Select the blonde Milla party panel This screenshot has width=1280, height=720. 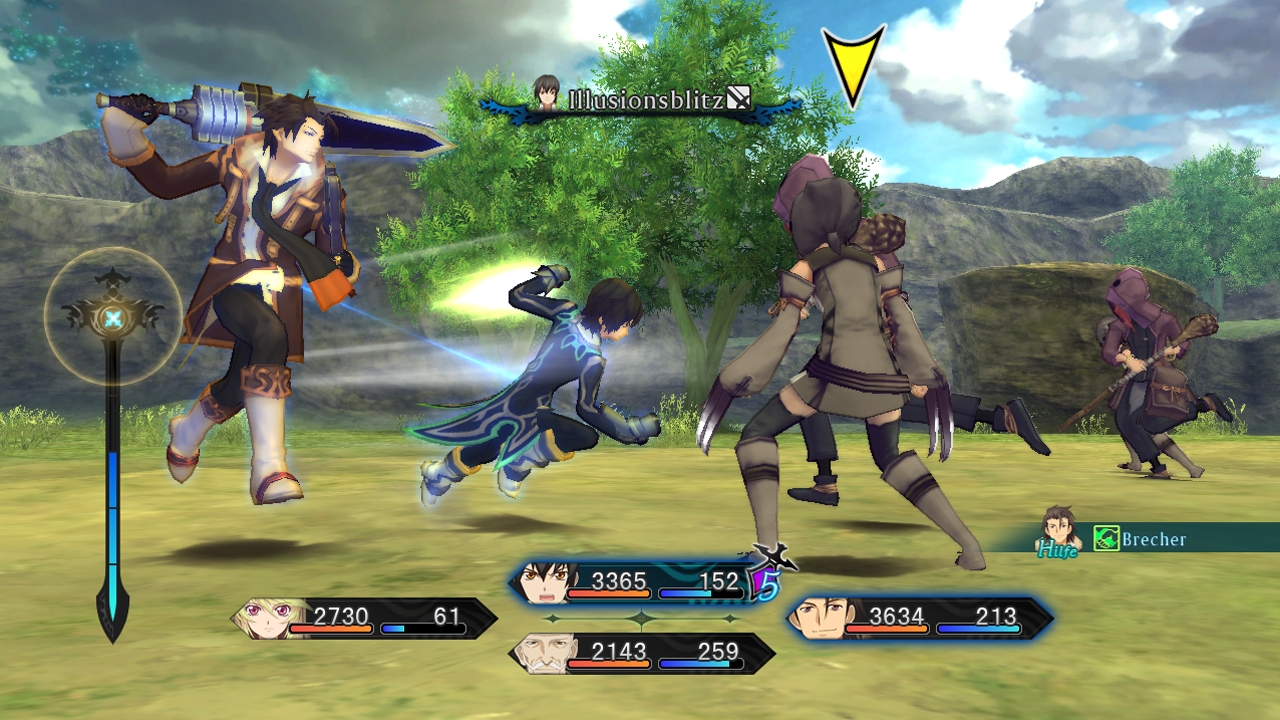point(364,619)
